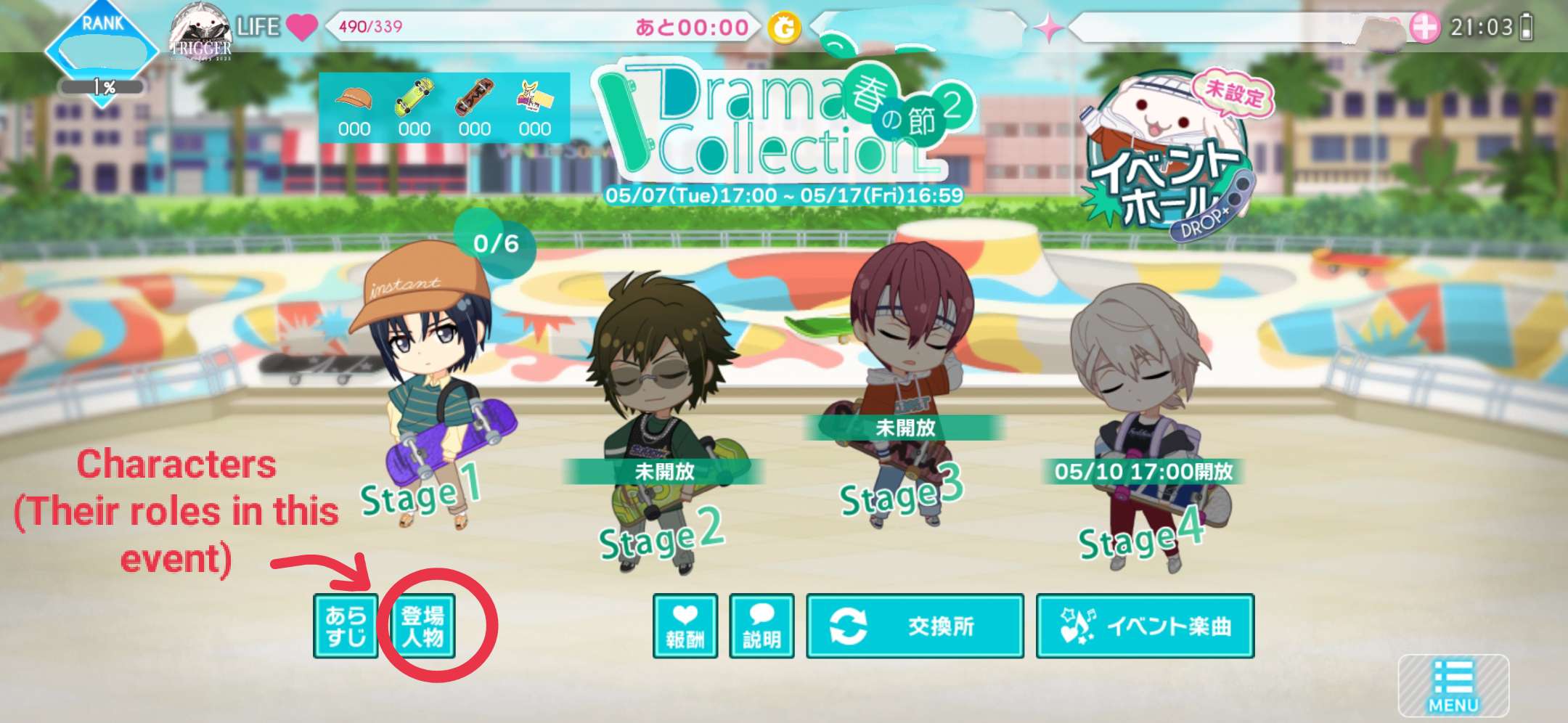Tap the pink LIFE heart icon

(x=301, y=27)
